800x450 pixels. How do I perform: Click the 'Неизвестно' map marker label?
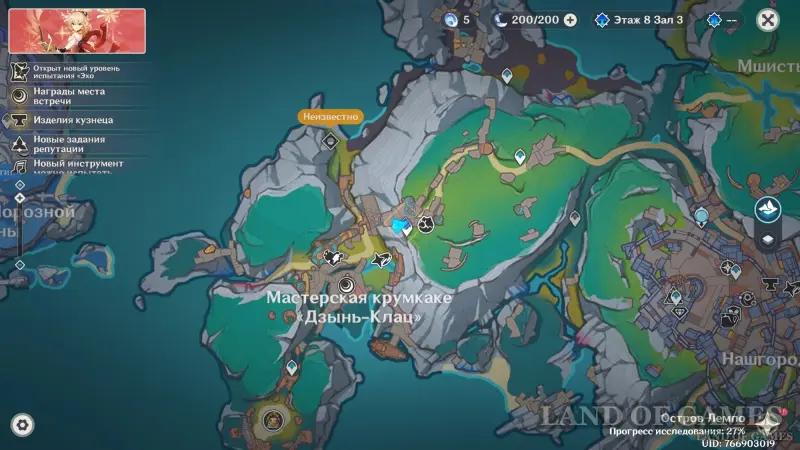(329, 116)
